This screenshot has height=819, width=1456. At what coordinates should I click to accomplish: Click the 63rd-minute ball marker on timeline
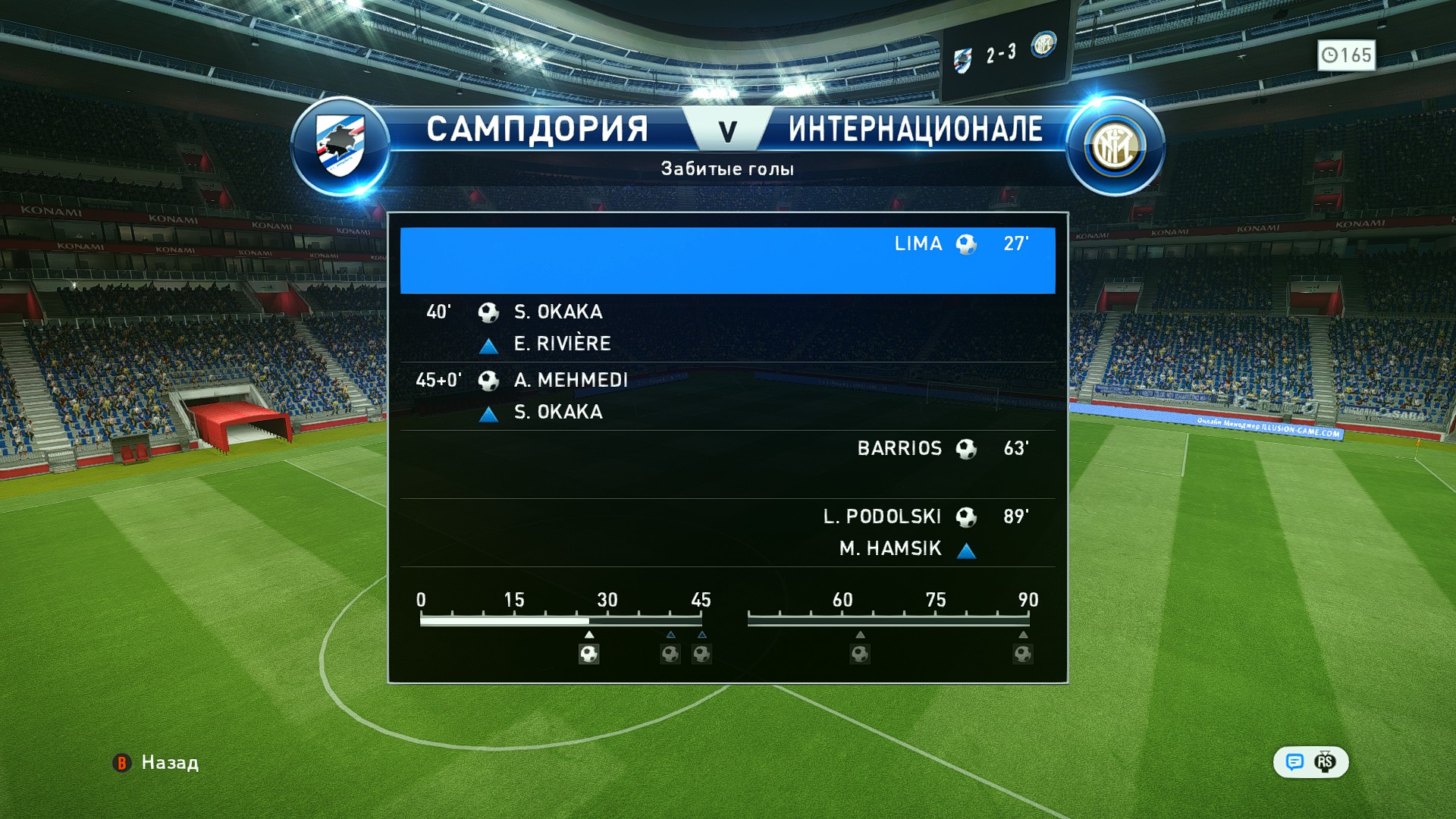click(x=859, y=654)
